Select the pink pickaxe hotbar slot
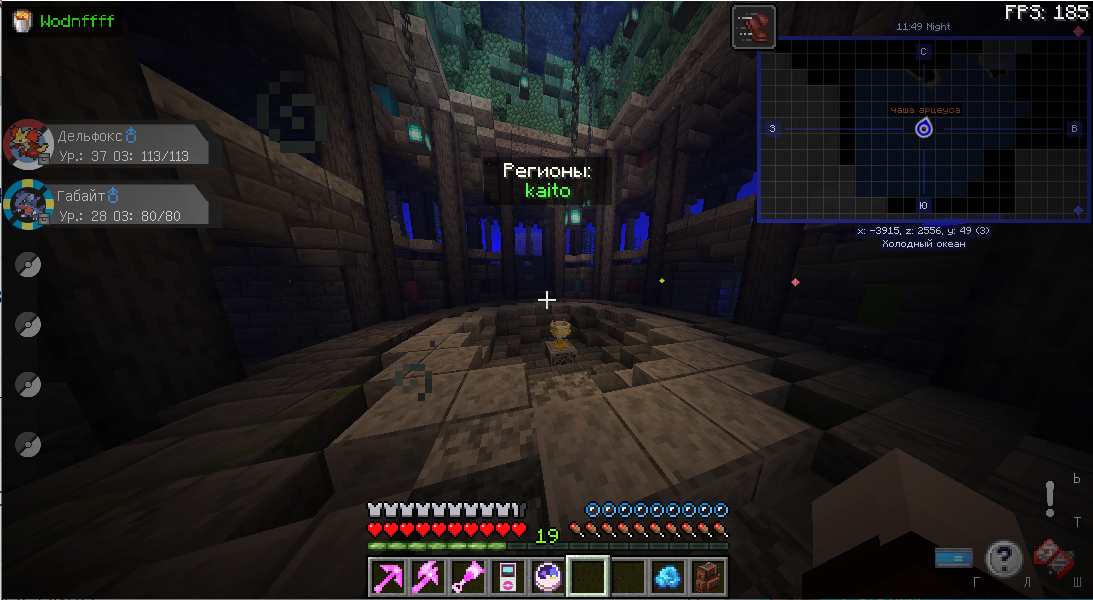This screenshot has width=1093, height=600. tap(387, 577)
